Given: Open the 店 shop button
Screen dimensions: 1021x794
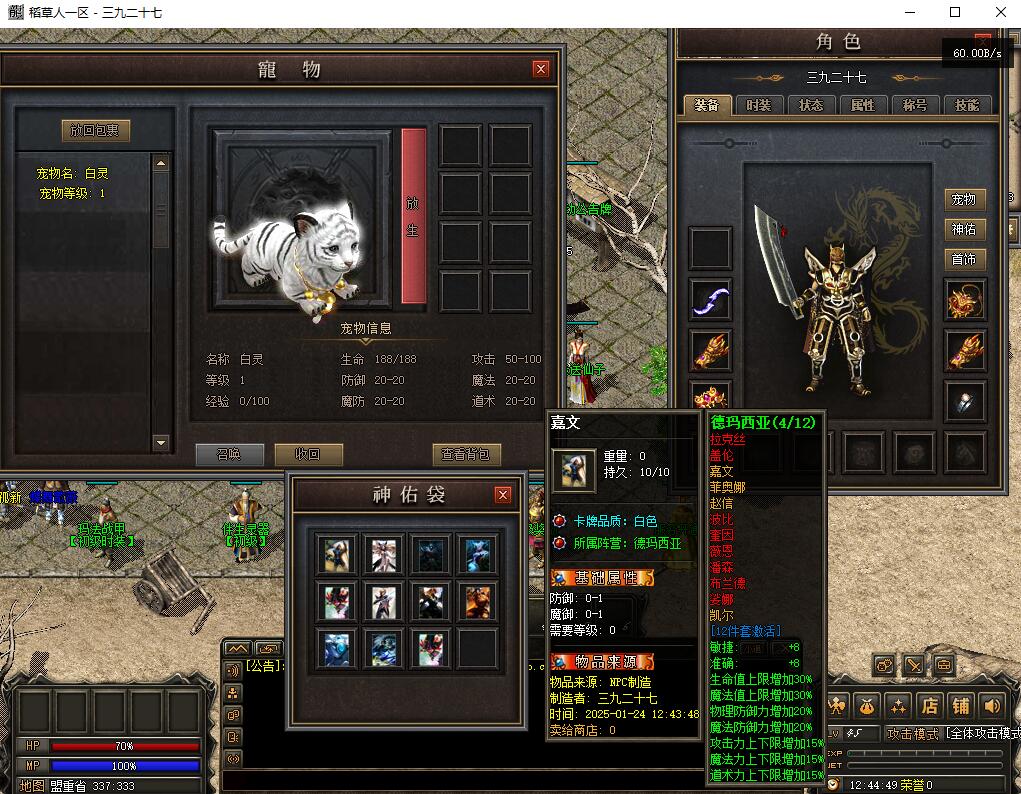Looking at the screenshot, I should click(929, 706).
